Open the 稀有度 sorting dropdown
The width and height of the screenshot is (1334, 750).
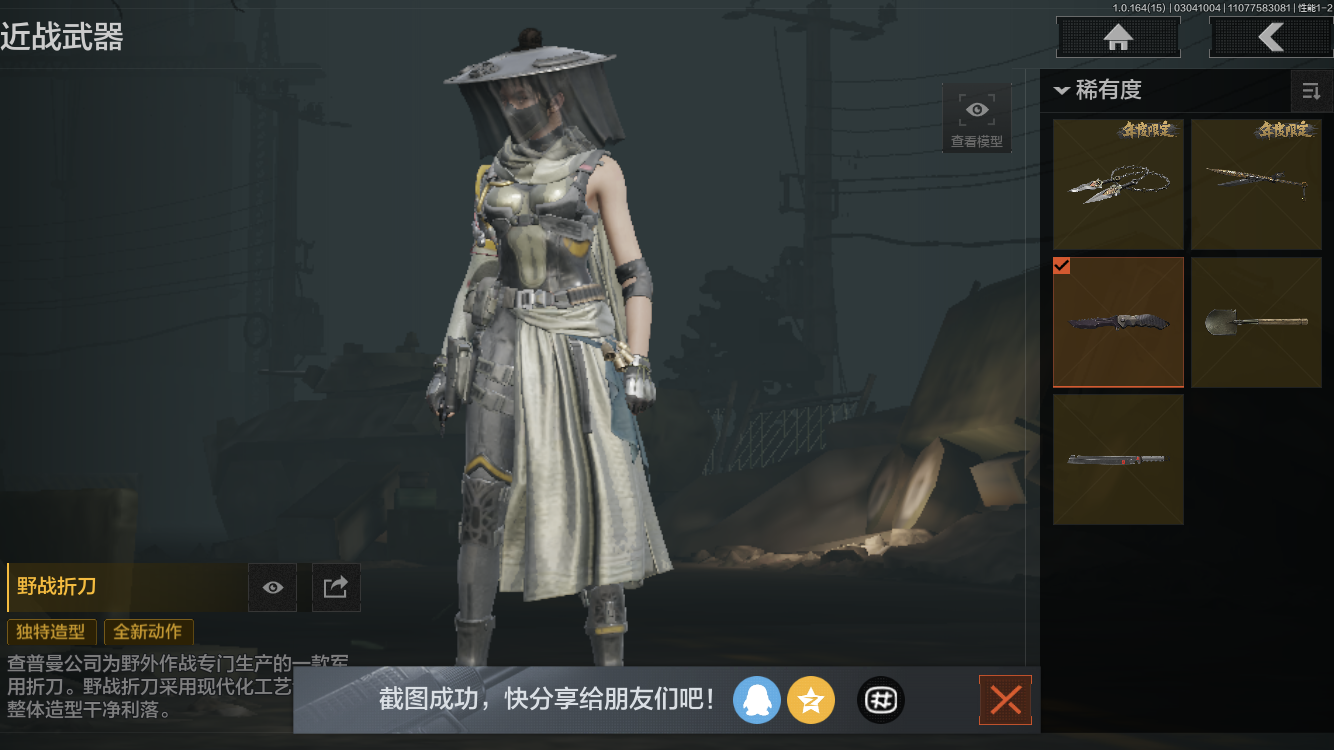[1105, 90]
